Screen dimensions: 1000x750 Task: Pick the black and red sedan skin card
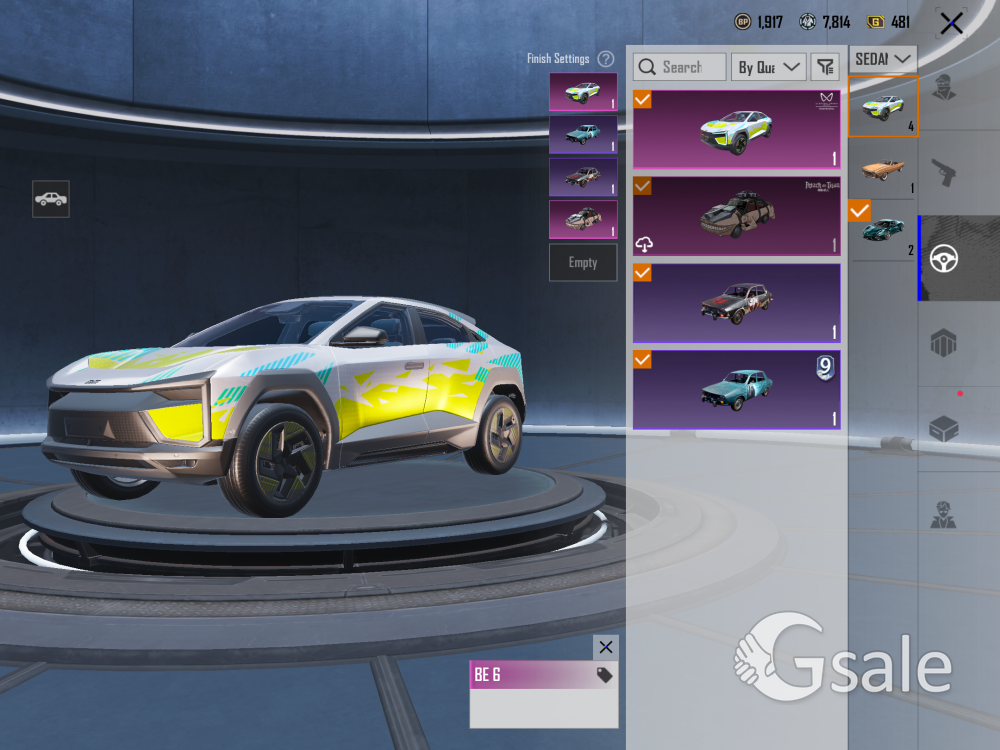(x=737, y=303)
